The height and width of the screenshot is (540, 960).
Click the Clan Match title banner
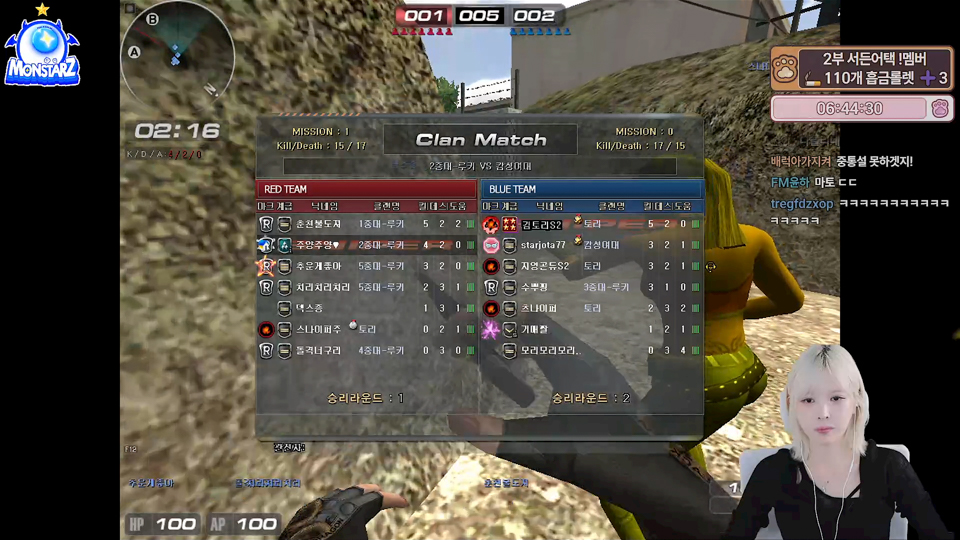coord(481,140)
